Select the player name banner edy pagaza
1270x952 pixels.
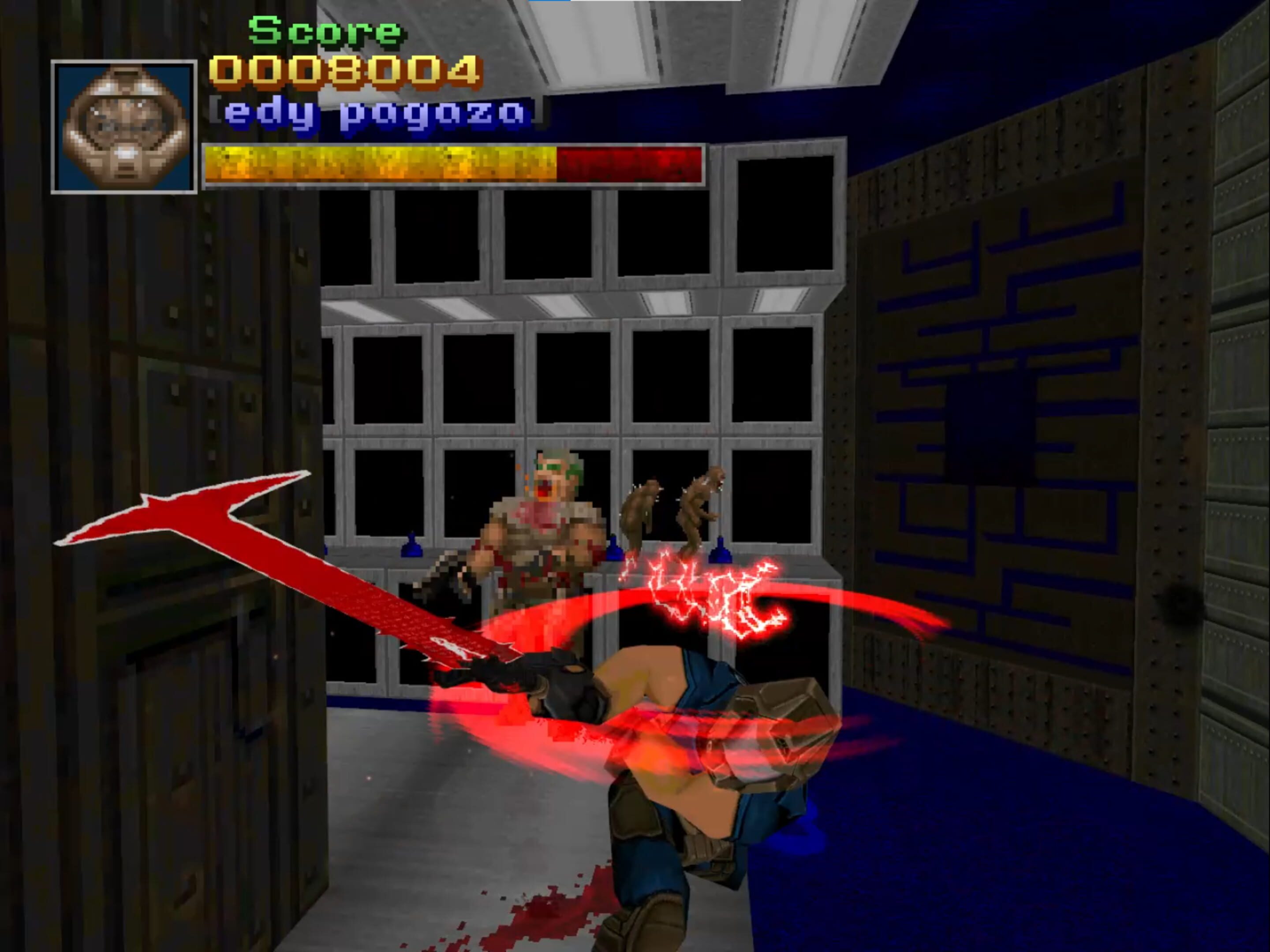373,112
